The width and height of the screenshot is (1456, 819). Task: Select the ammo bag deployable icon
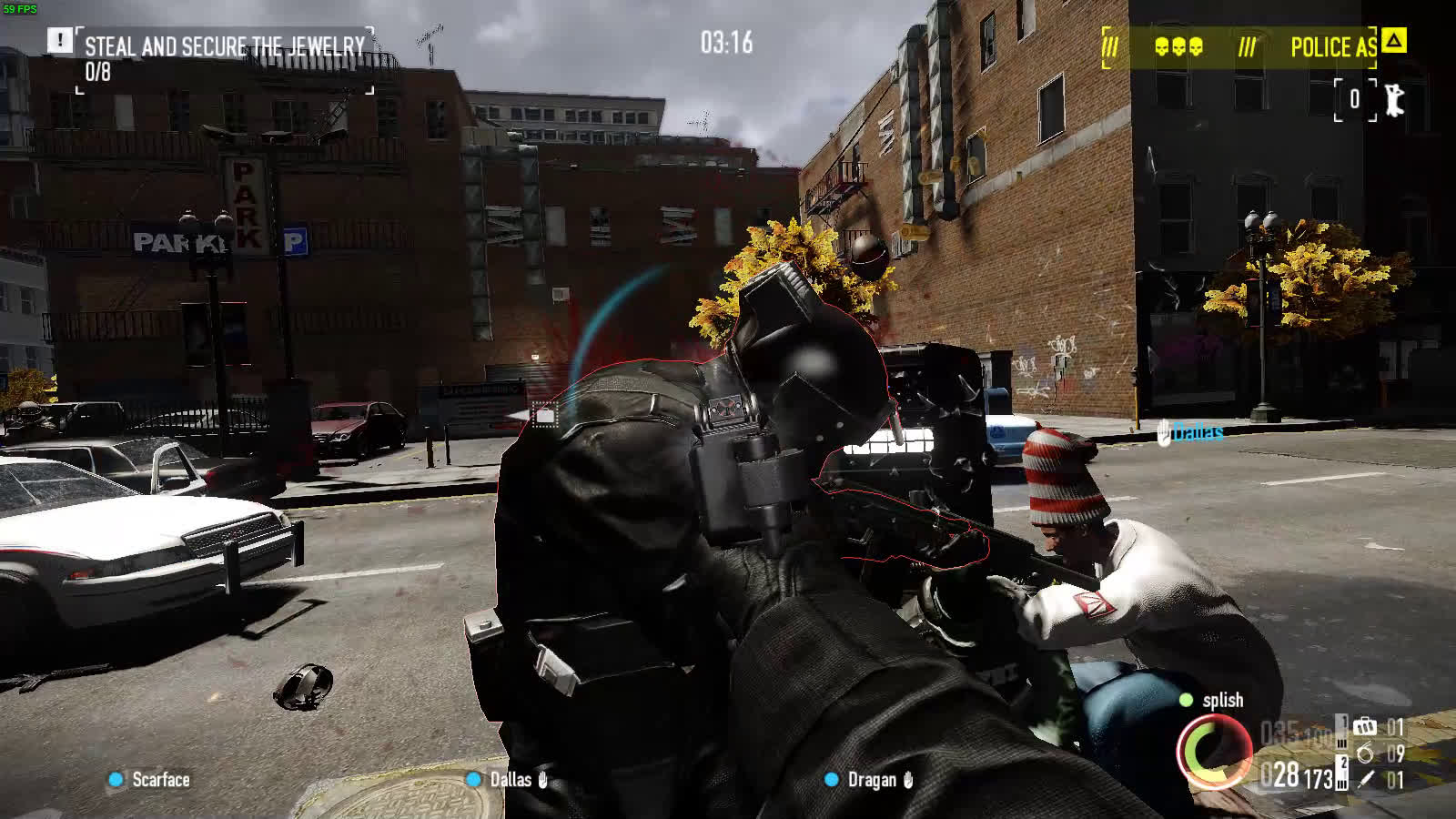pos(1364,726)
